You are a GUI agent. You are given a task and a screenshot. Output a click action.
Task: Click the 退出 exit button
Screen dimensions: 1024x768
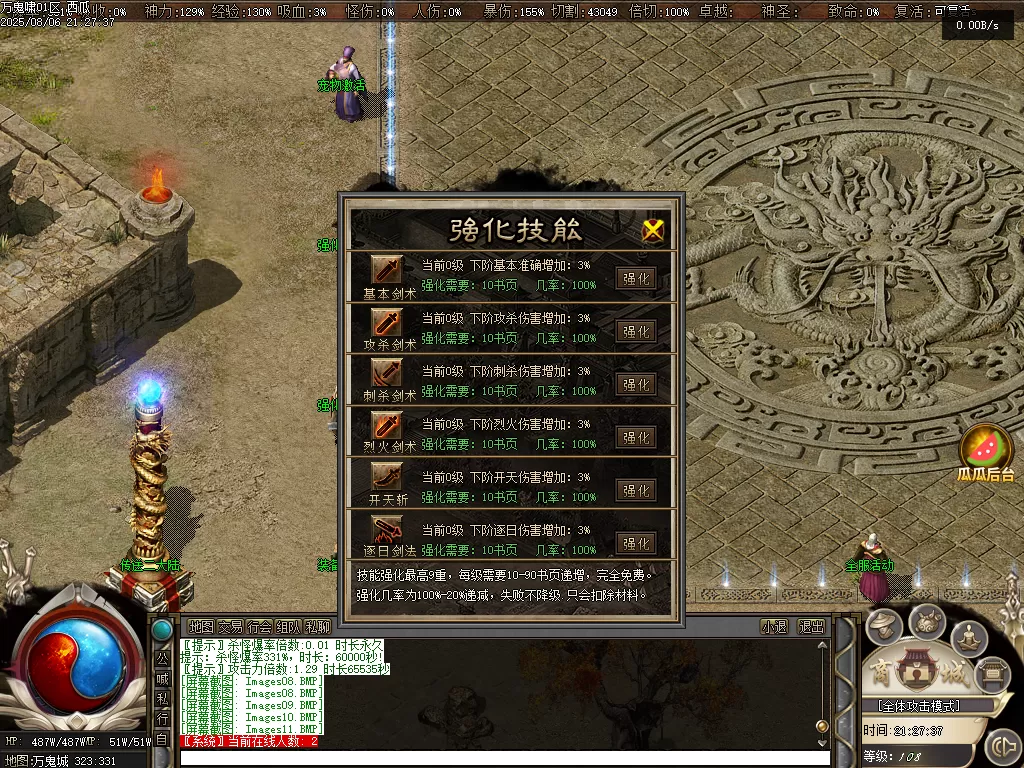tap(811, 627)
